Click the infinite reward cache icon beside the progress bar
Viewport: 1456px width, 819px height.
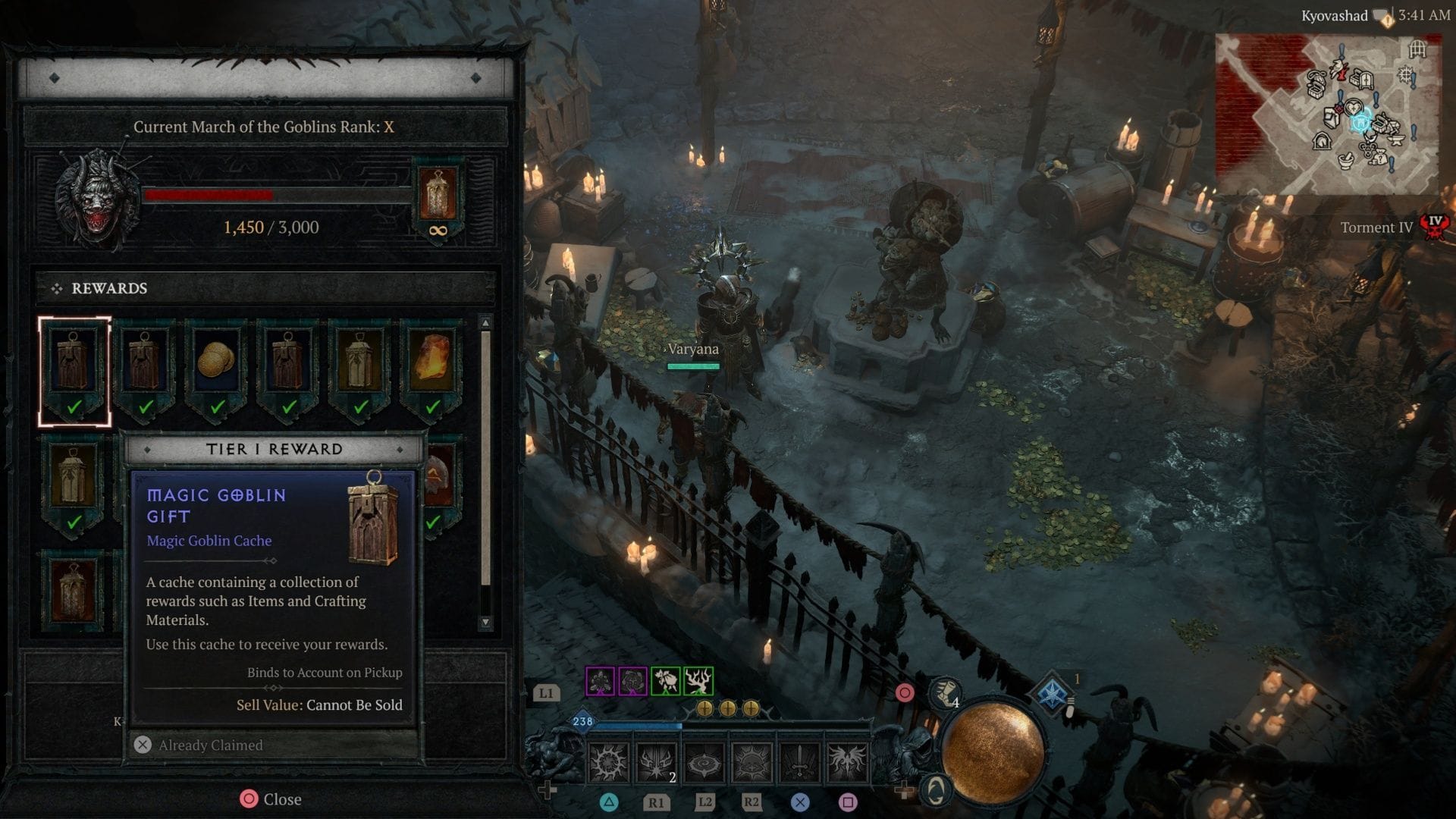coord(438,199)
